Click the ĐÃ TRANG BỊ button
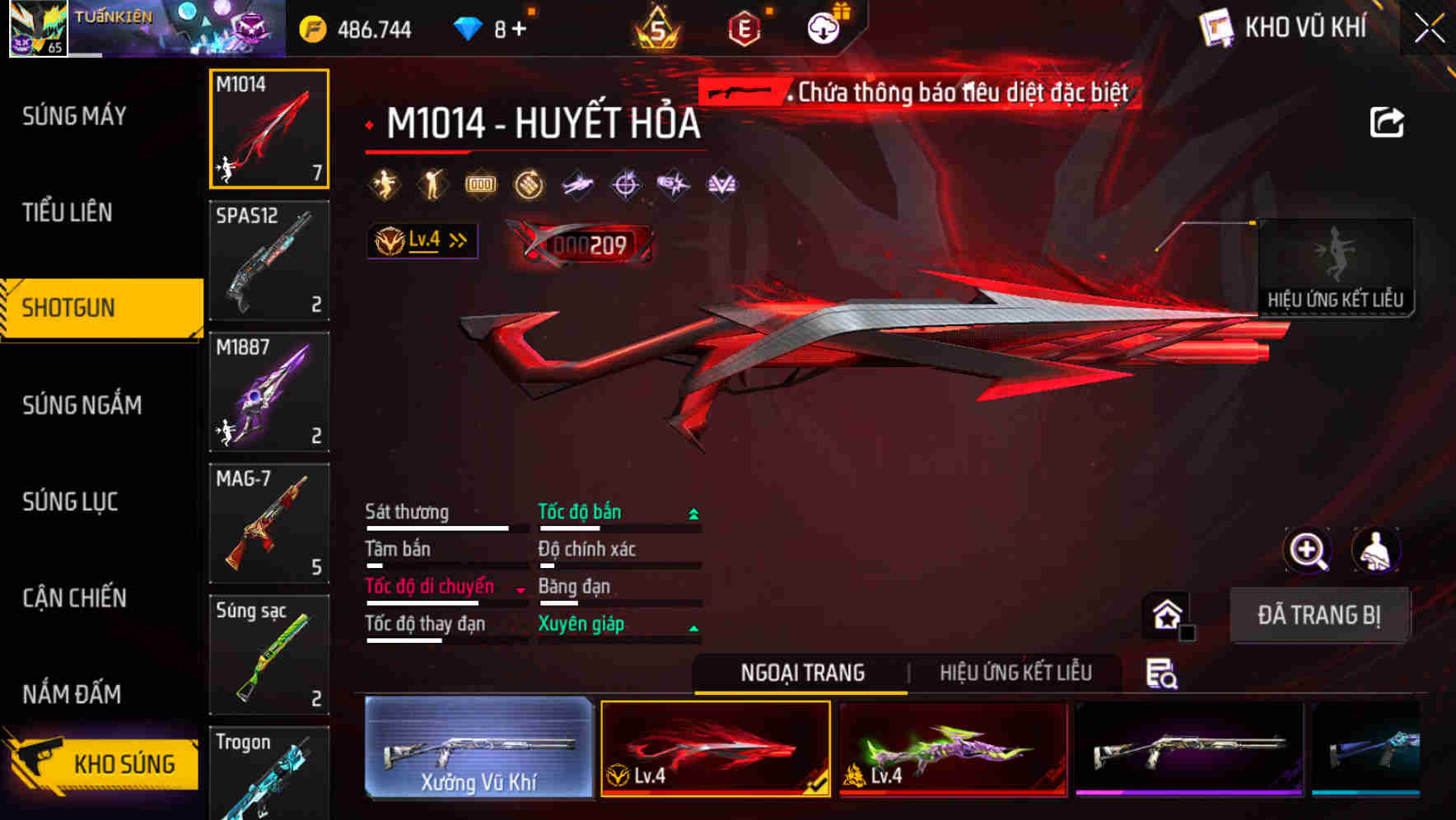1456x820 pixels. [1320, 614]
